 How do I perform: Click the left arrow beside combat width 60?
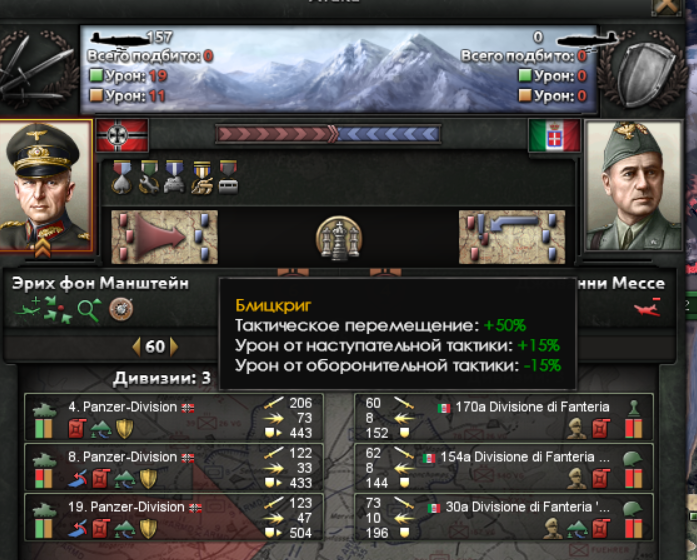click(x=137, y=347)
